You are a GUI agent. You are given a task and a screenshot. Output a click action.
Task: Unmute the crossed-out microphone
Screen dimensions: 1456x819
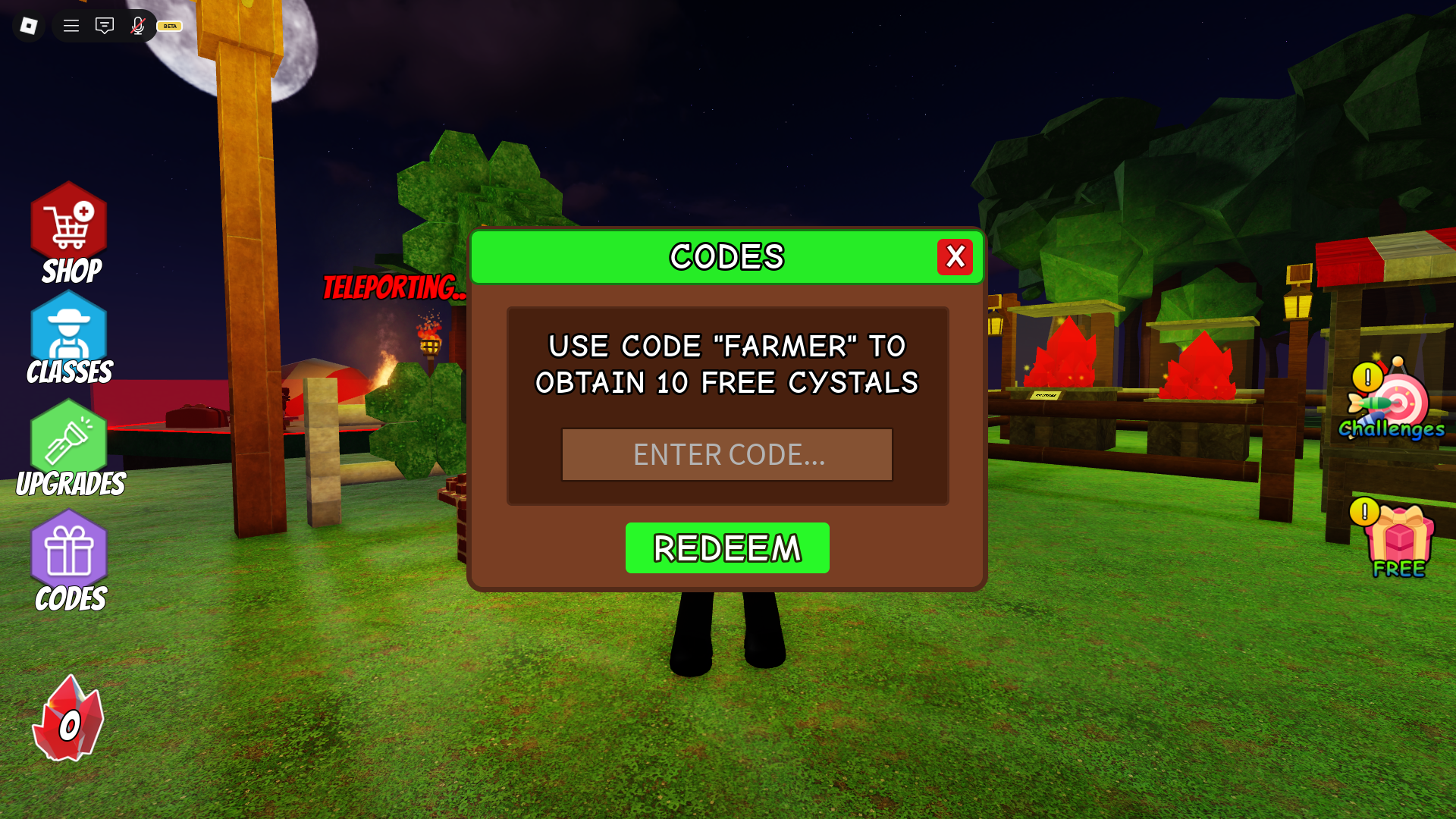(138, 25)
